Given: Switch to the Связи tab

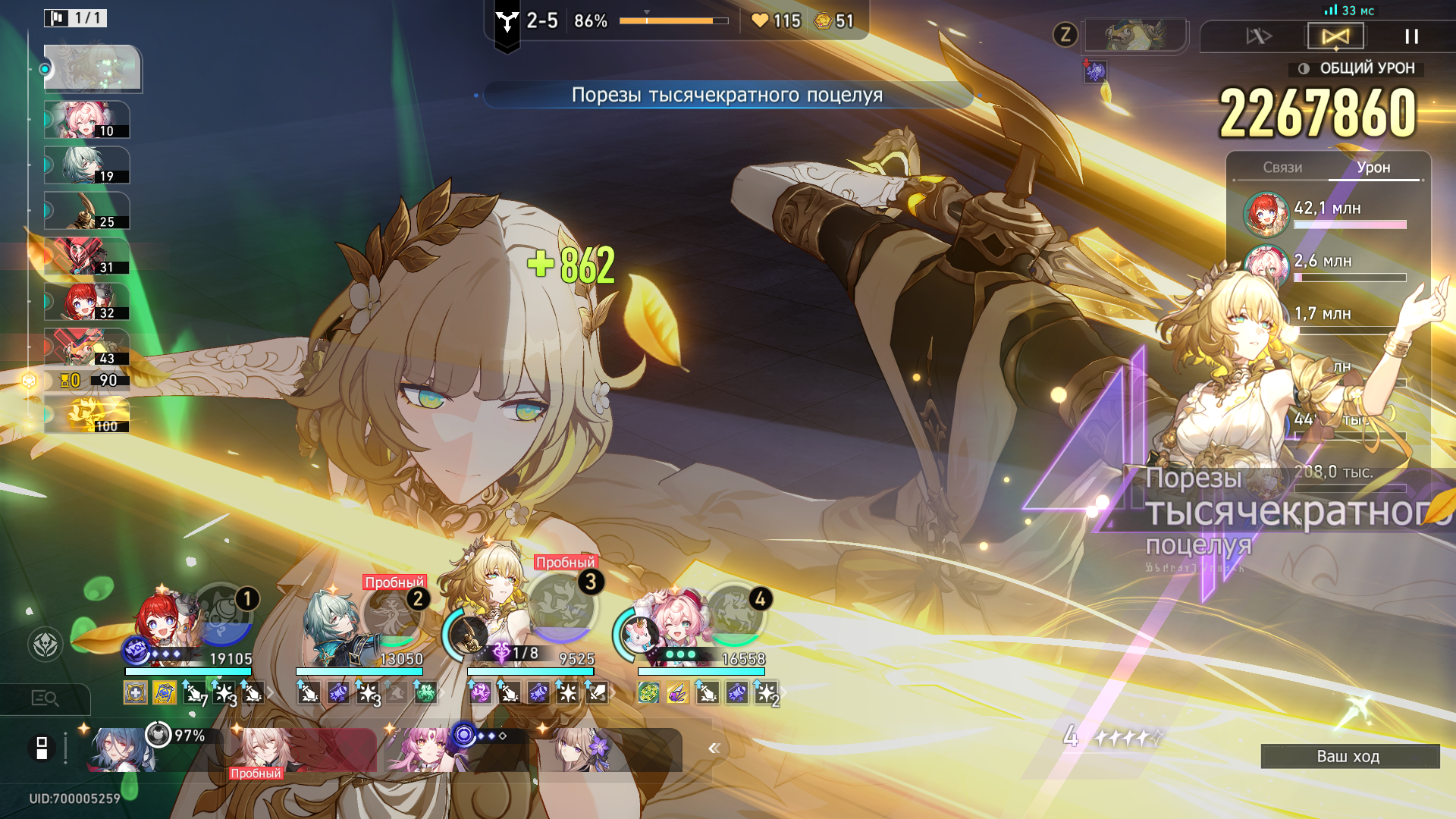Looking at the screenshot, I should (1282, 168).
